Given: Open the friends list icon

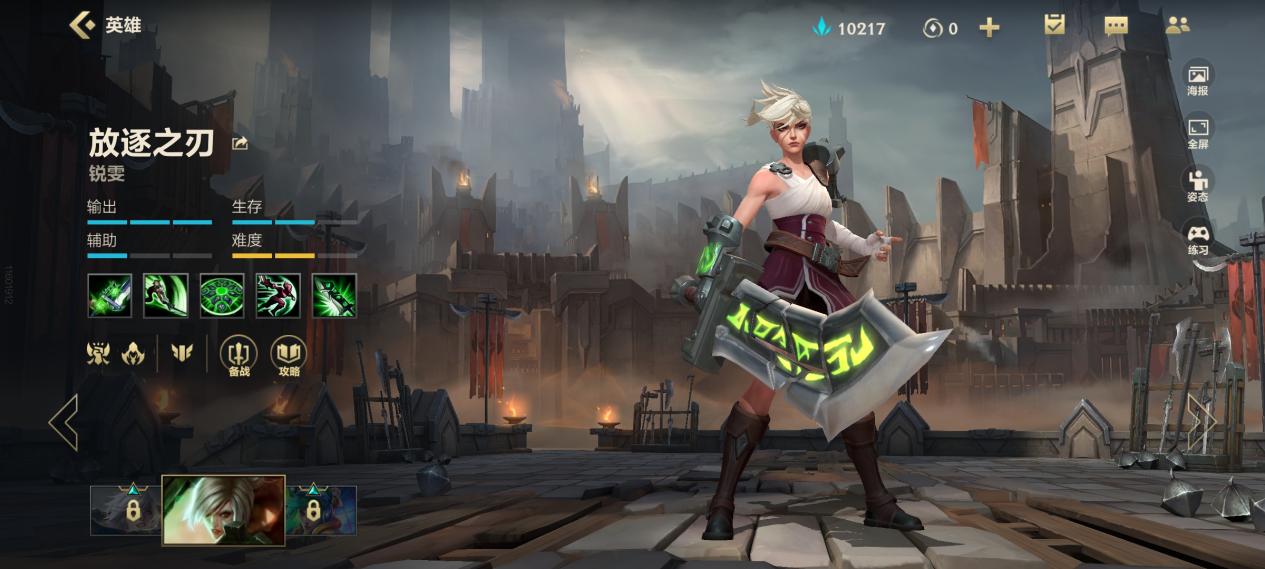Looking at the screenshot, I should pos(1177,25).
